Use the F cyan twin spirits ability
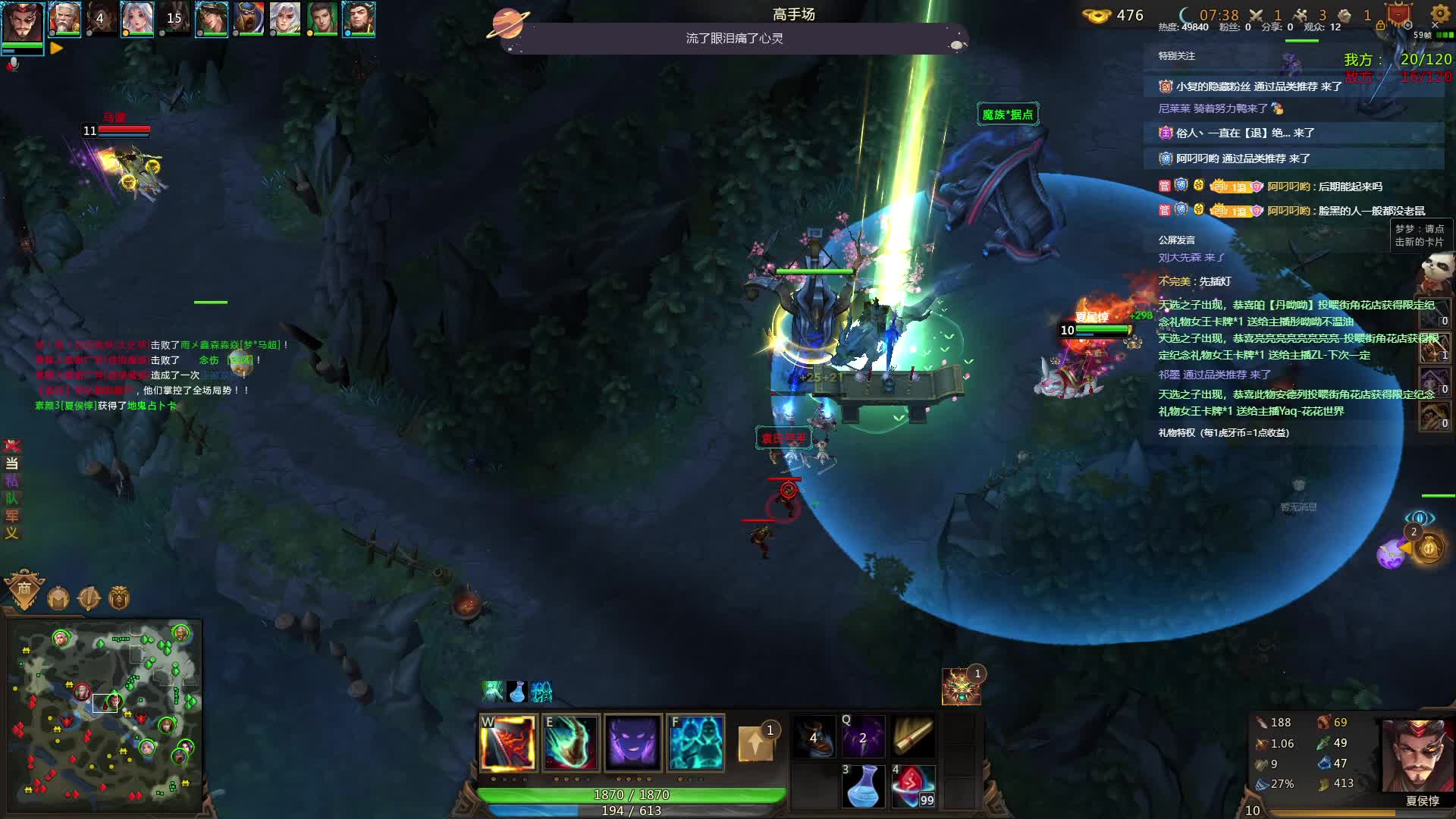This screenshot has height=819, width=1456. 695,743
